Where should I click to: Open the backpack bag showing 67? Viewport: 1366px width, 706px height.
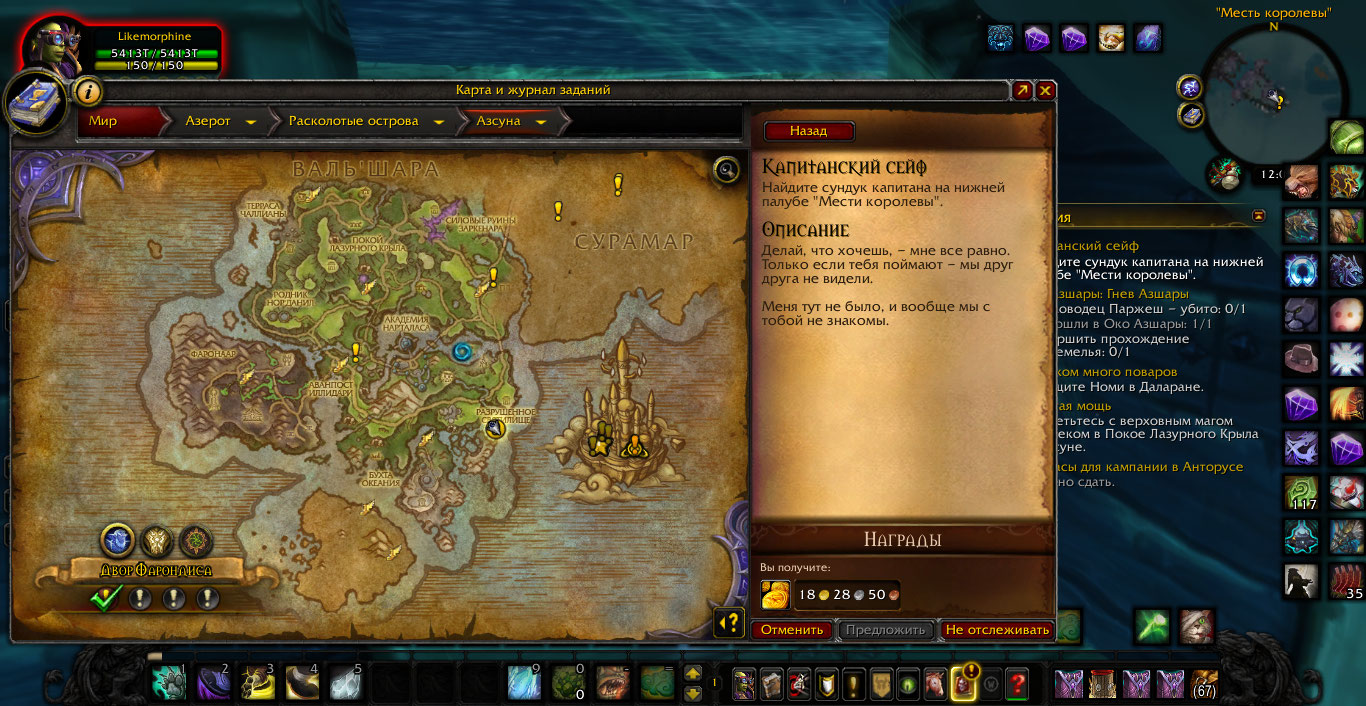point(1205,684)
